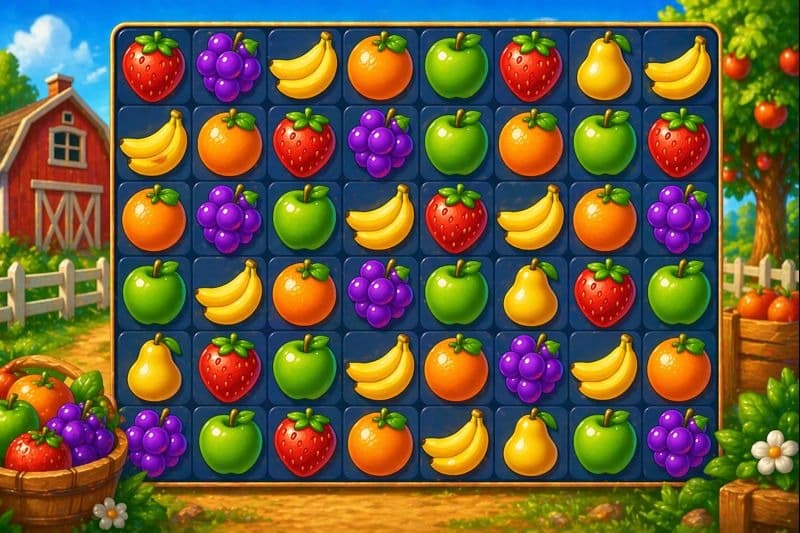Select the banana tile in the bottom row
The width and height of the screenshot is (800, 533).
pyautogui.click(x=456, y=443)
